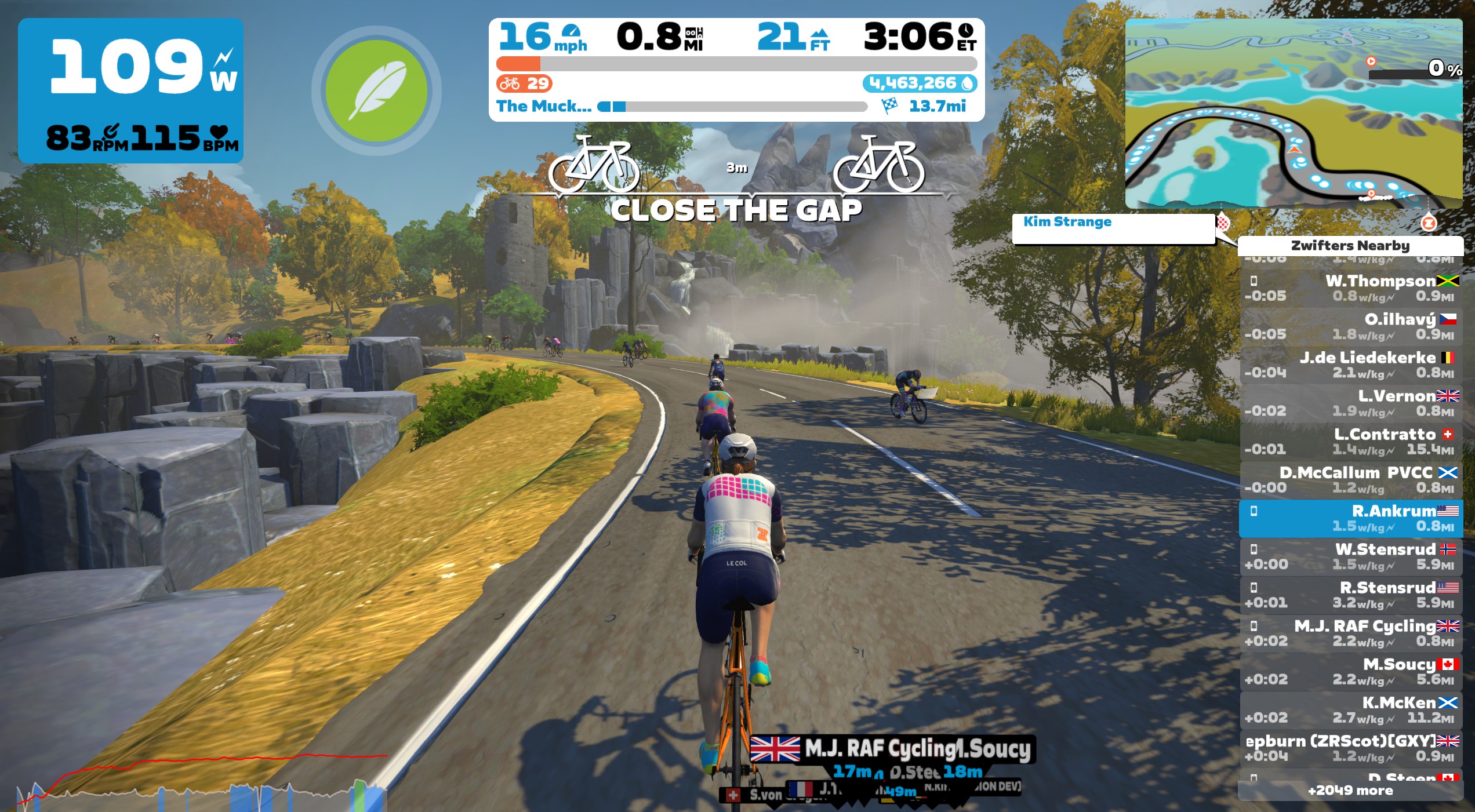1475x812 pixels.
Task: Click W.Stensrud rider entry
Action: (1351, 557)
